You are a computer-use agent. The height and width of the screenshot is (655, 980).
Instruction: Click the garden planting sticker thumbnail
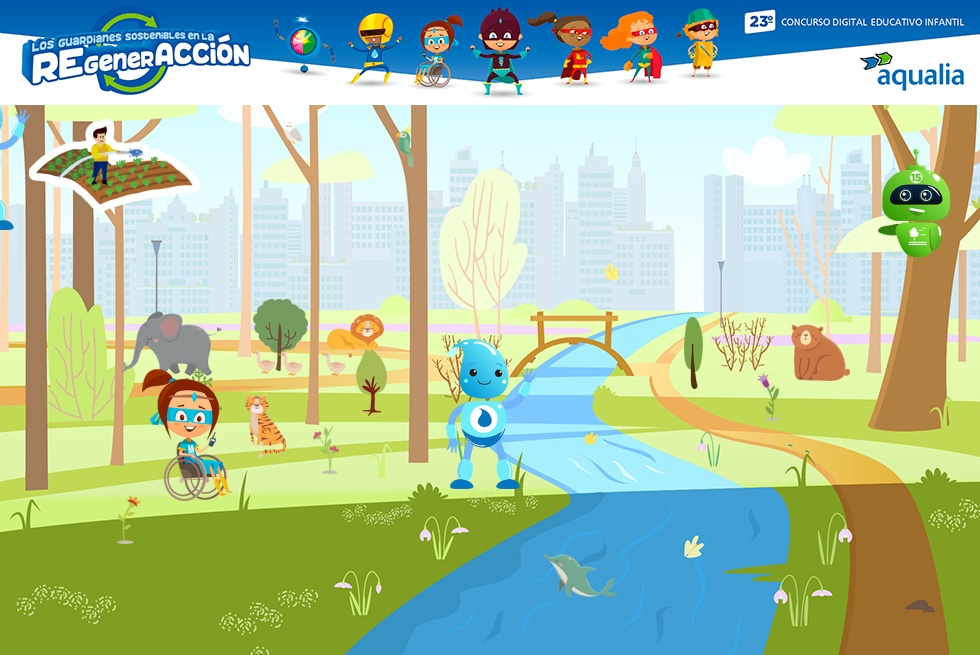113,166
